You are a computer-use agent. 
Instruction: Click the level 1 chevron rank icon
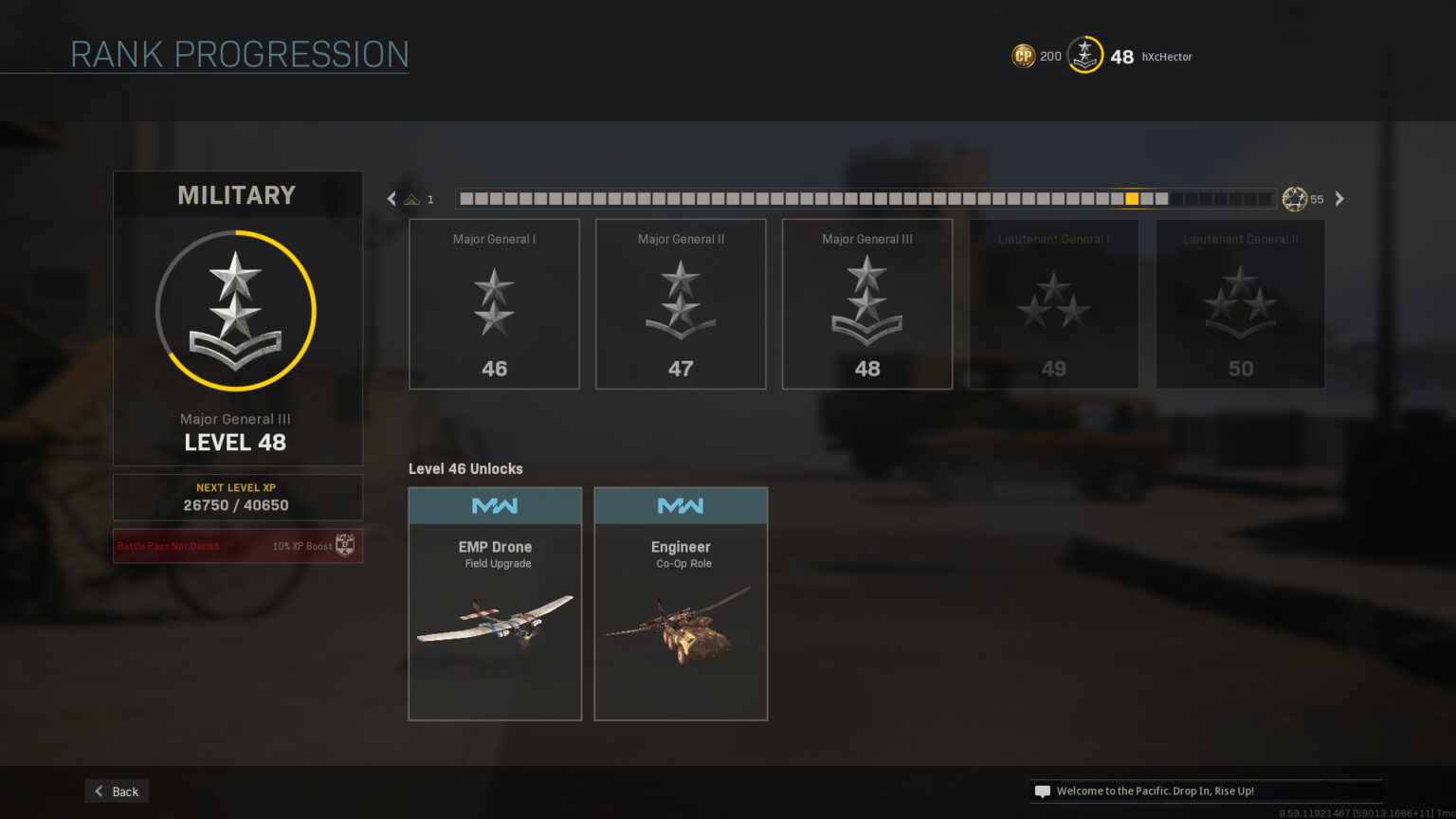click(x=412, y=198)
